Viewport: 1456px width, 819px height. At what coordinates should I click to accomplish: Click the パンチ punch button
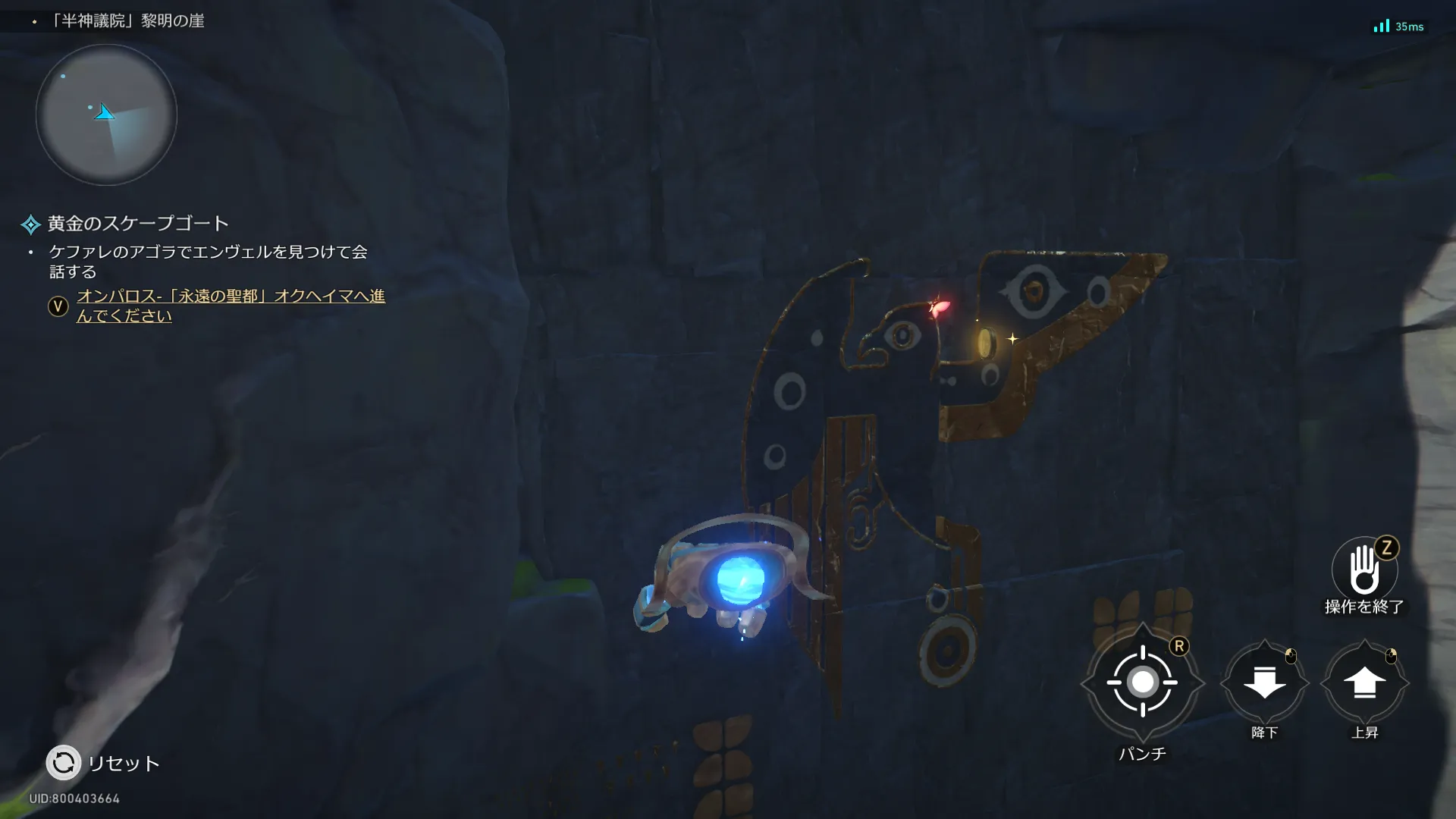(1142, 682)
